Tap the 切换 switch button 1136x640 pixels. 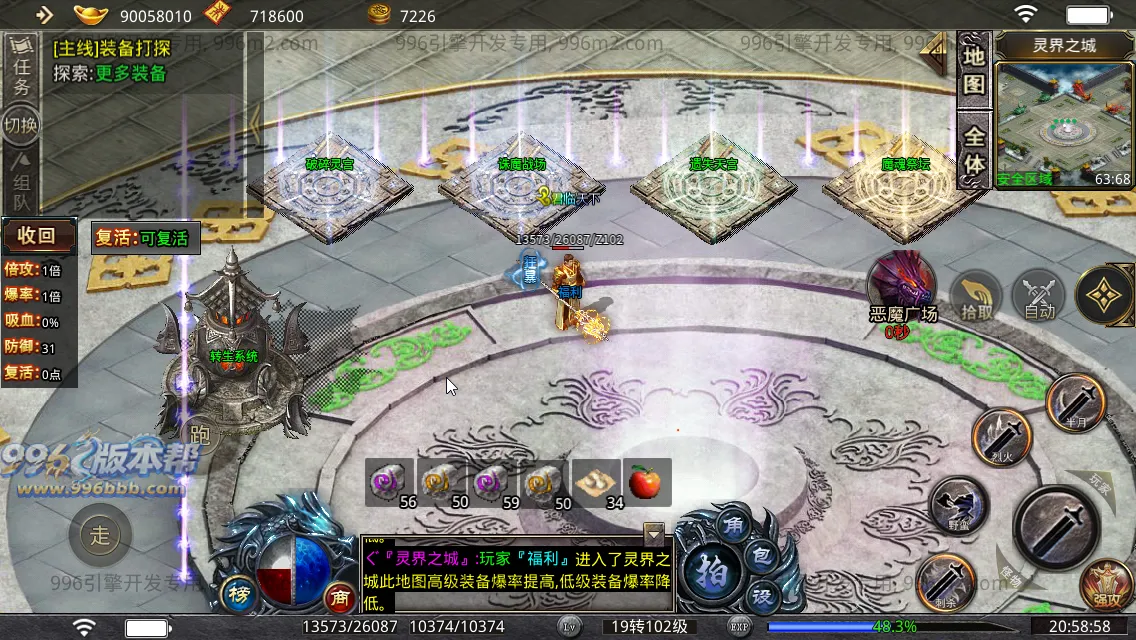coord(21,125)
